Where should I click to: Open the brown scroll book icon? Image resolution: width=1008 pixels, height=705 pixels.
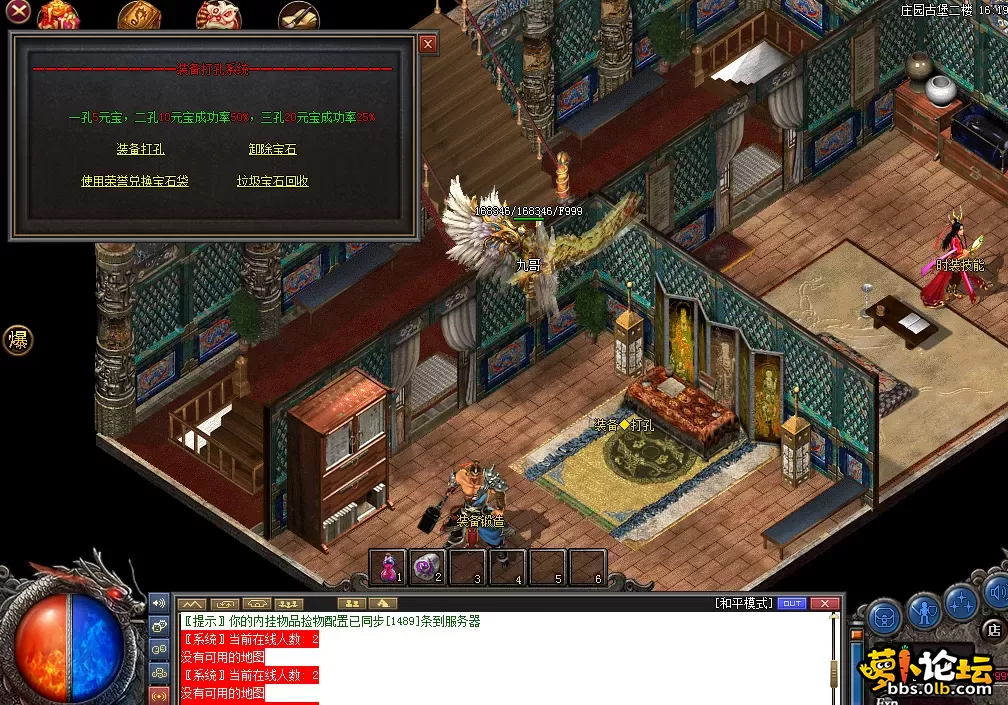[139, 16]
